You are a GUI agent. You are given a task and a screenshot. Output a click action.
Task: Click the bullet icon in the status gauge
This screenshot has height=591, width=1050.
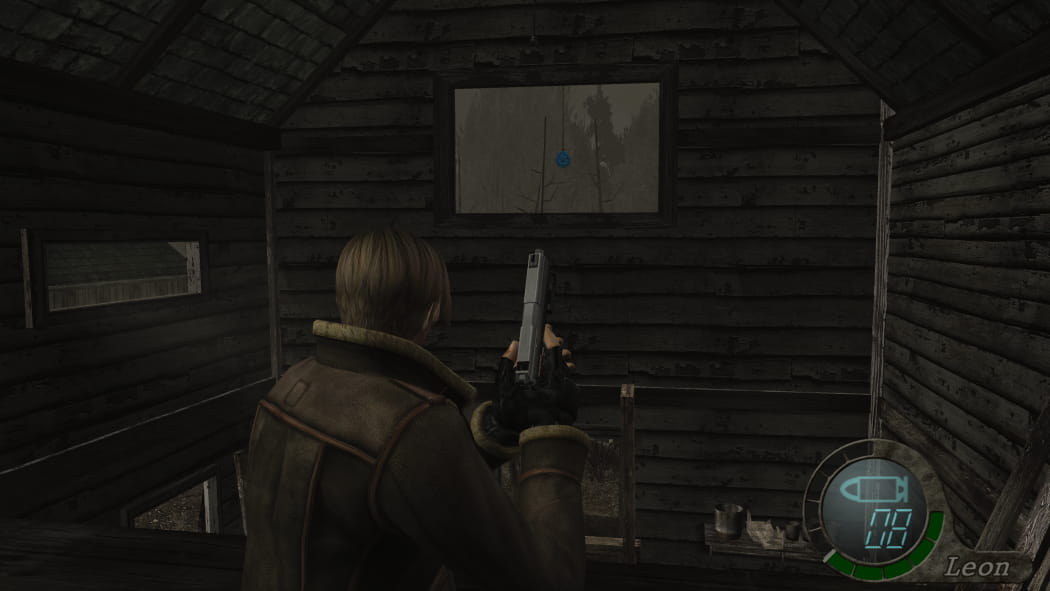coord(871,491)
